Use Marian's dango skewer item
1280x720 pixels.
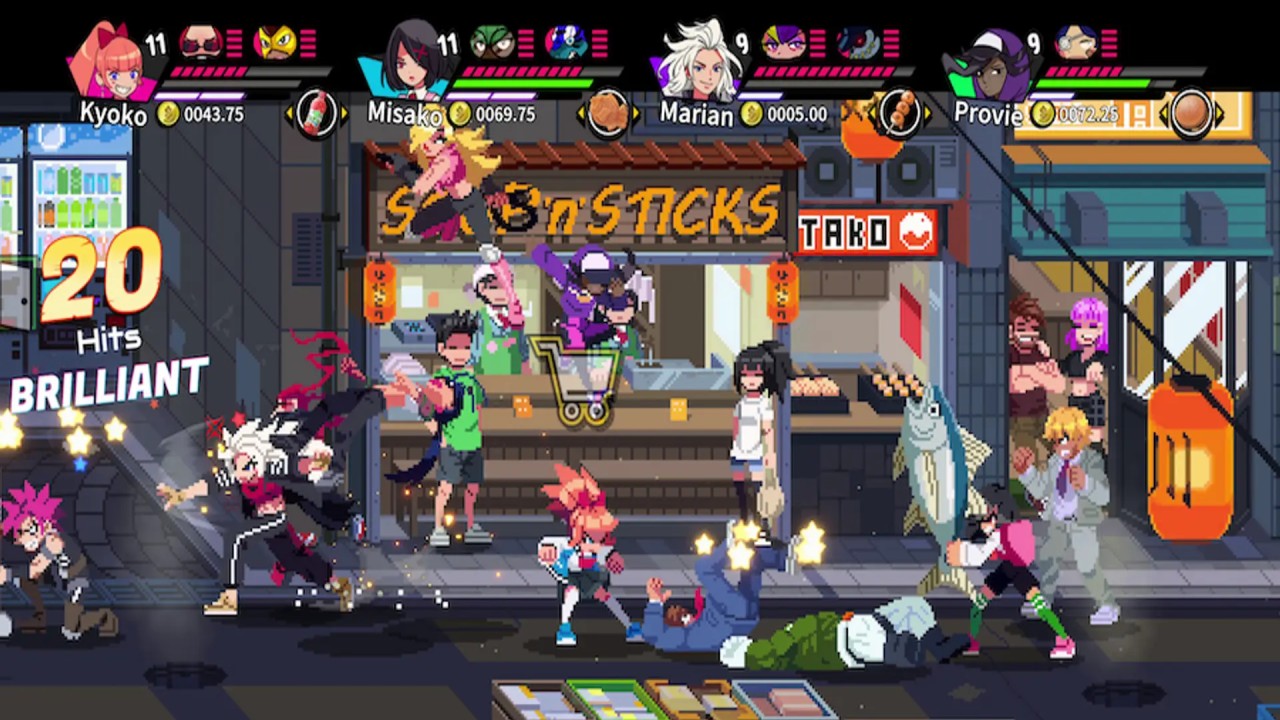899,114
